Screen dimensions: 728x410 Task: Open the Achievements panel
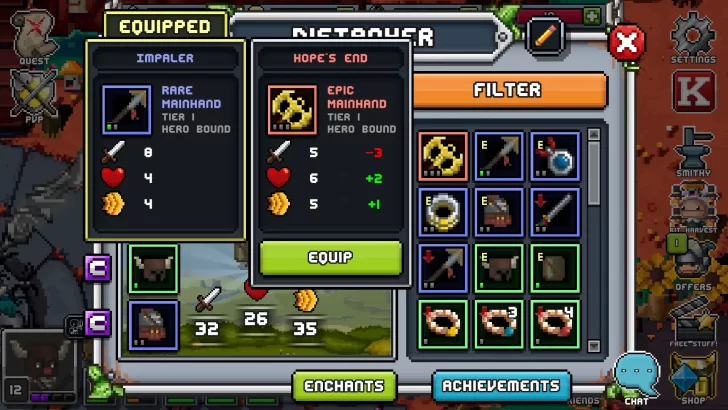(x=501, y=385)
